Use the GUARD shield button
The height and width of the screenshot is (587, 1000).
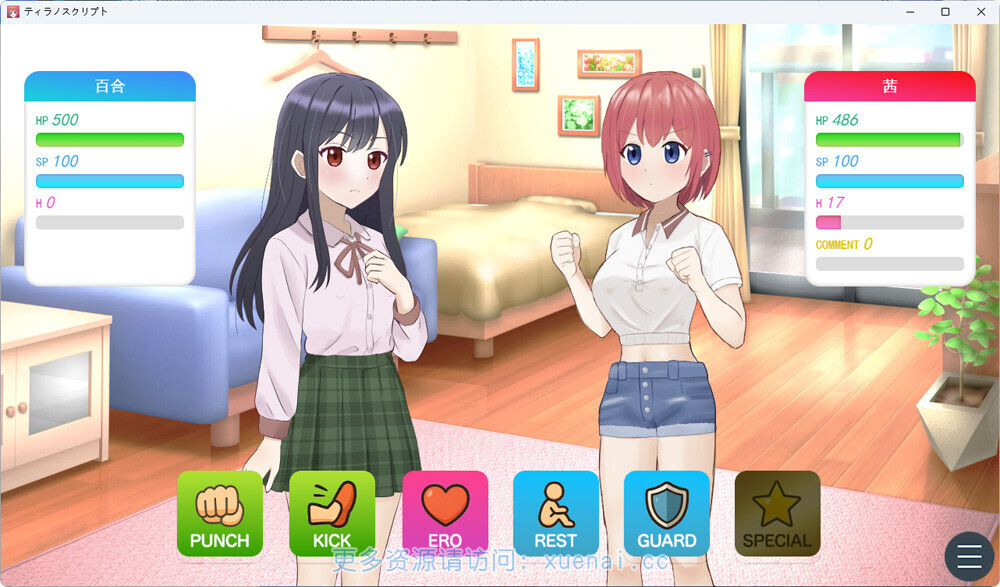click(667, 513)
